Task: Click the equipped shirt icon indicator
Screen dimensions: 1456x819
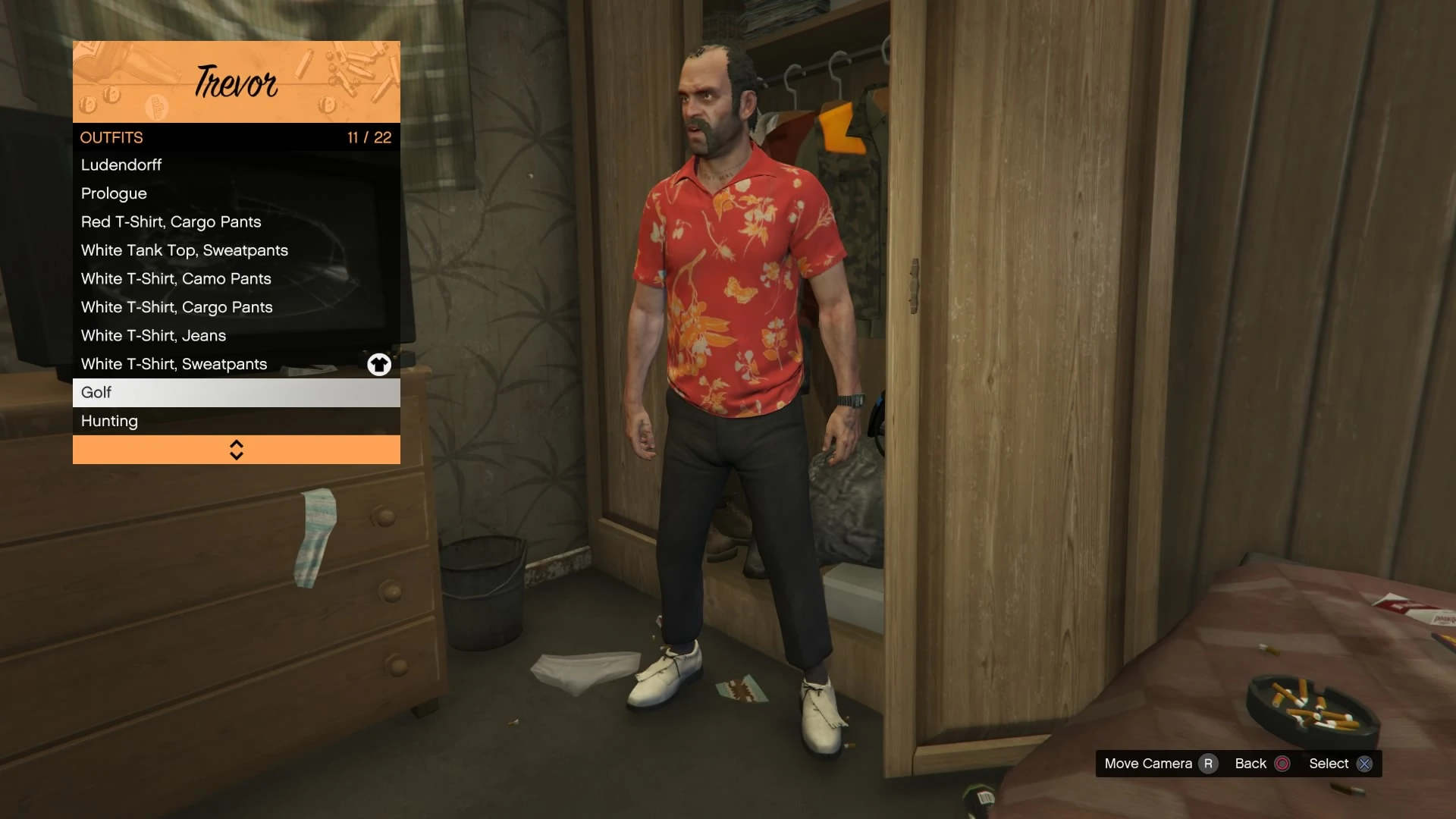Action: coord(378,365)
